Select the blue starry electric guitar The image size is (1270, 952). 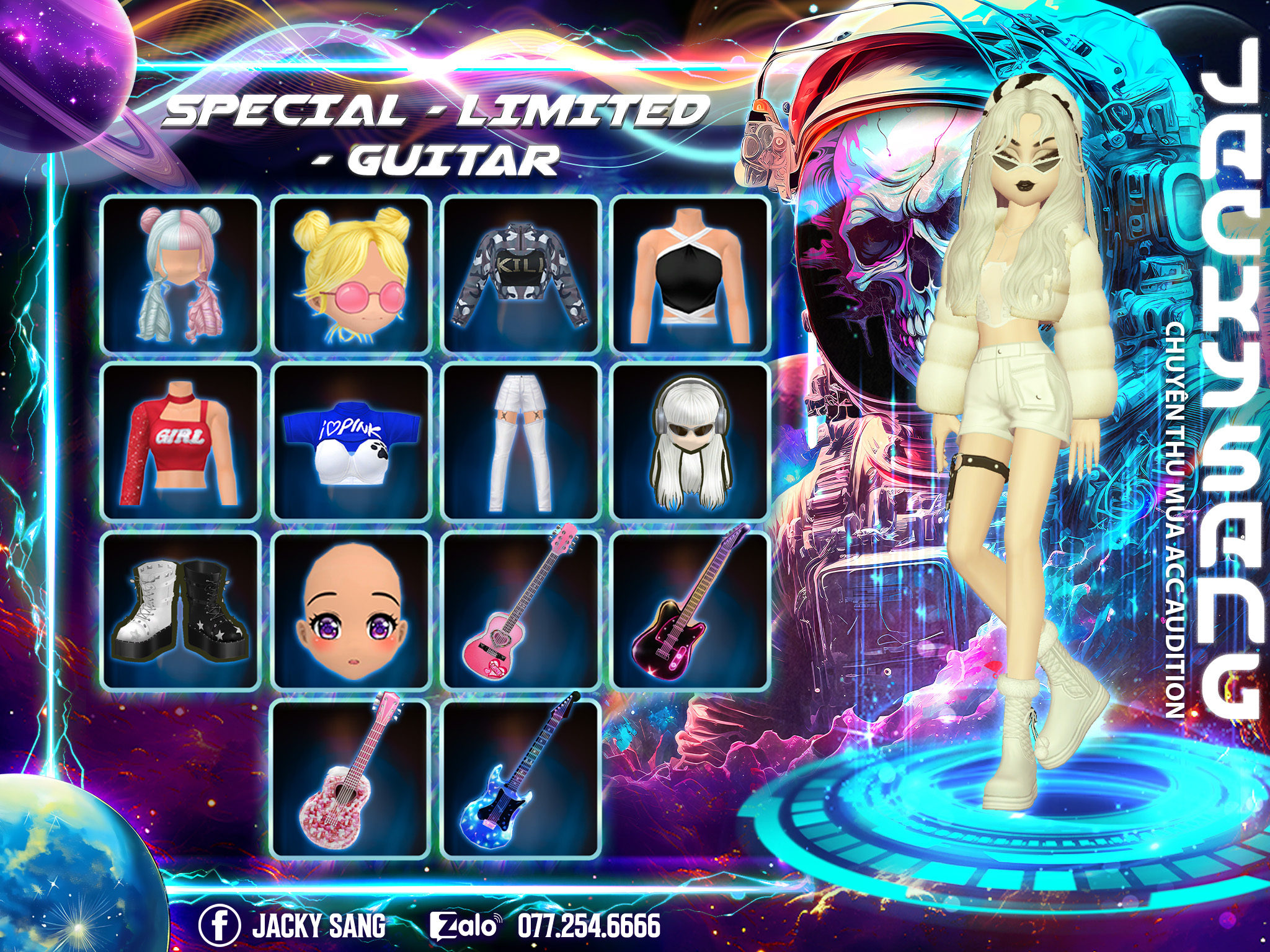point(521,778)
